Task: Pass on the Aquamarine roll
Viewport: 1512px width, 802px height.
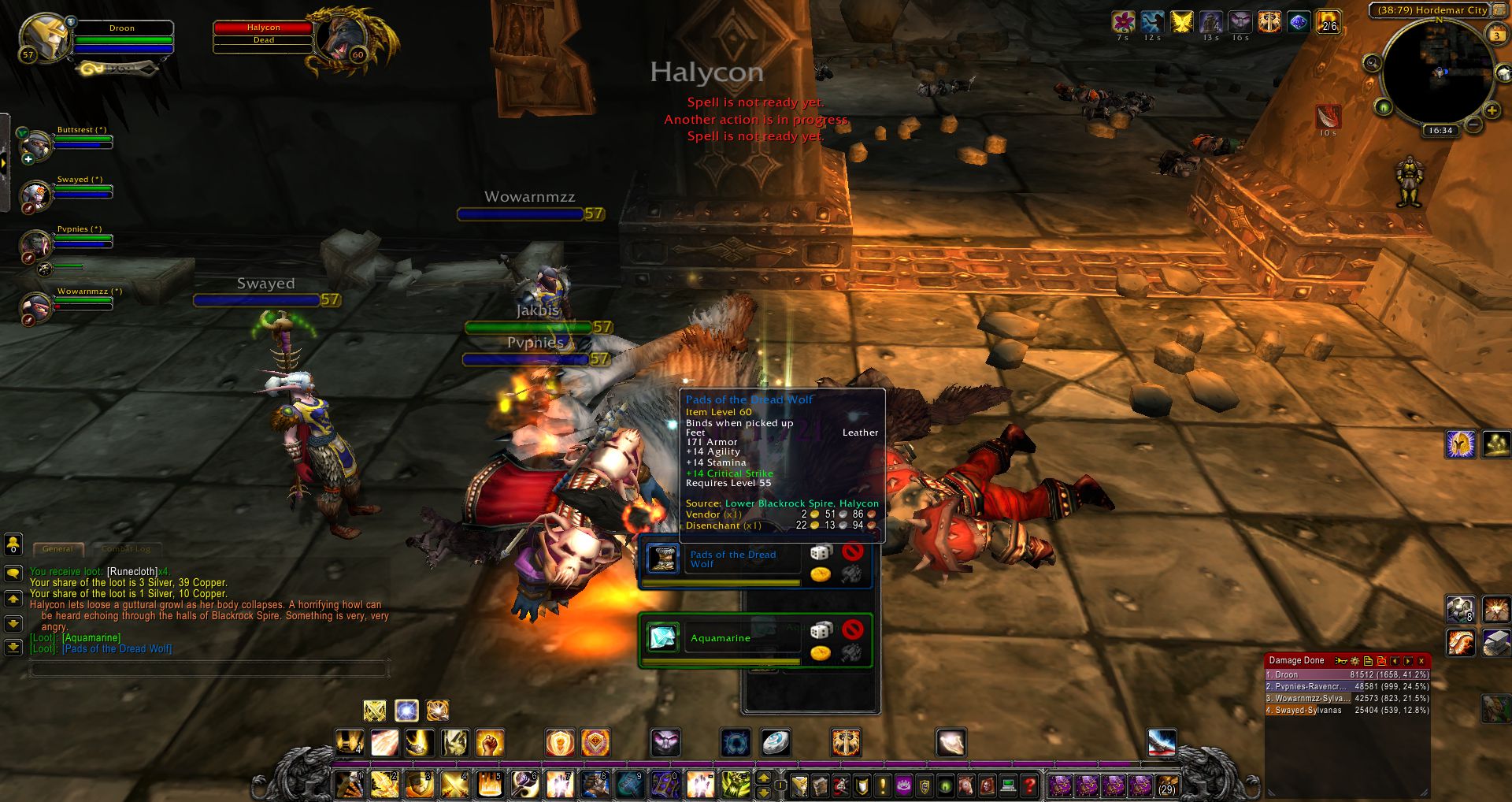Action: coord(852,629)
